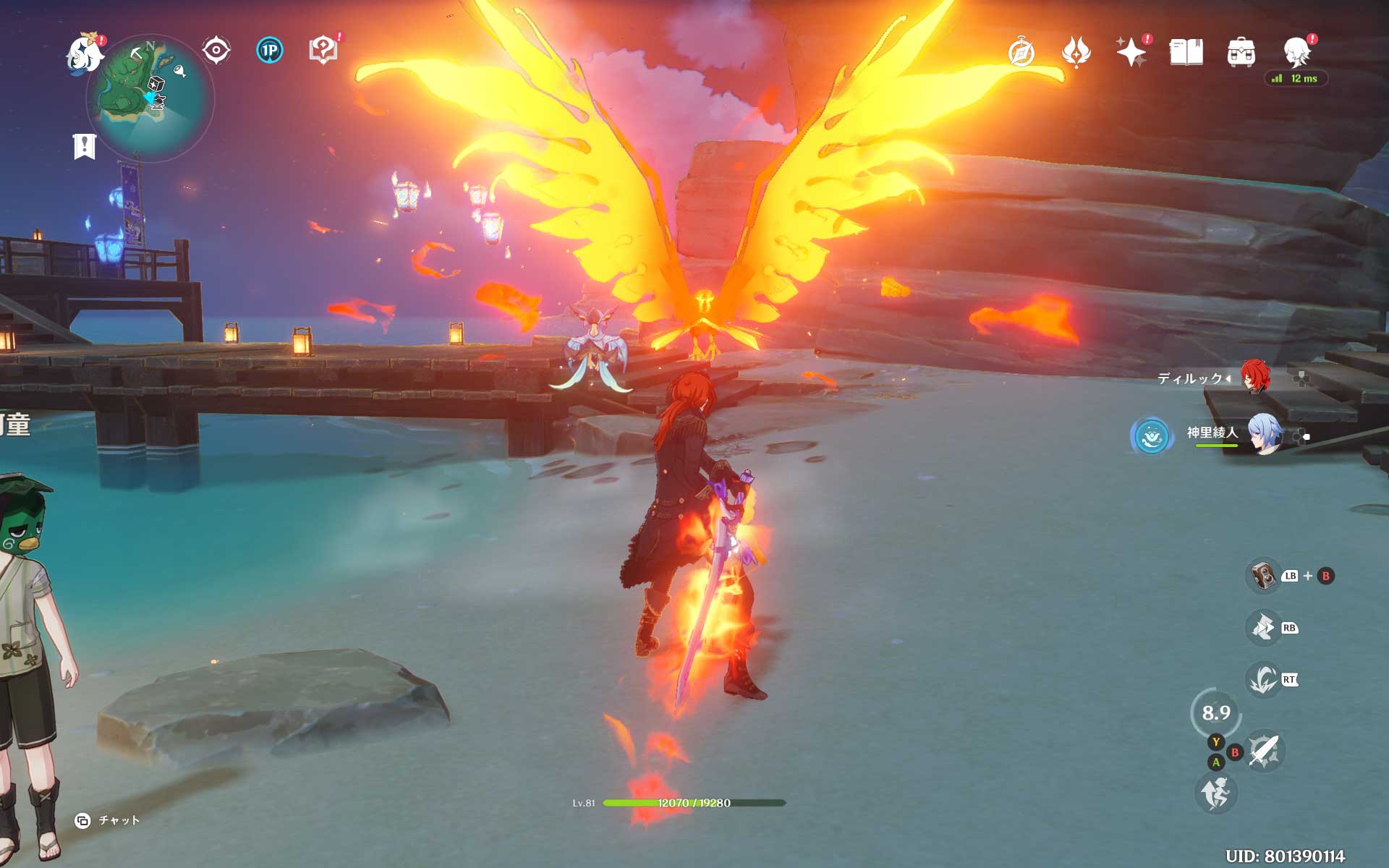
Task: Open the 1P co-op mode menu
Action: click(x=270, y=51)
